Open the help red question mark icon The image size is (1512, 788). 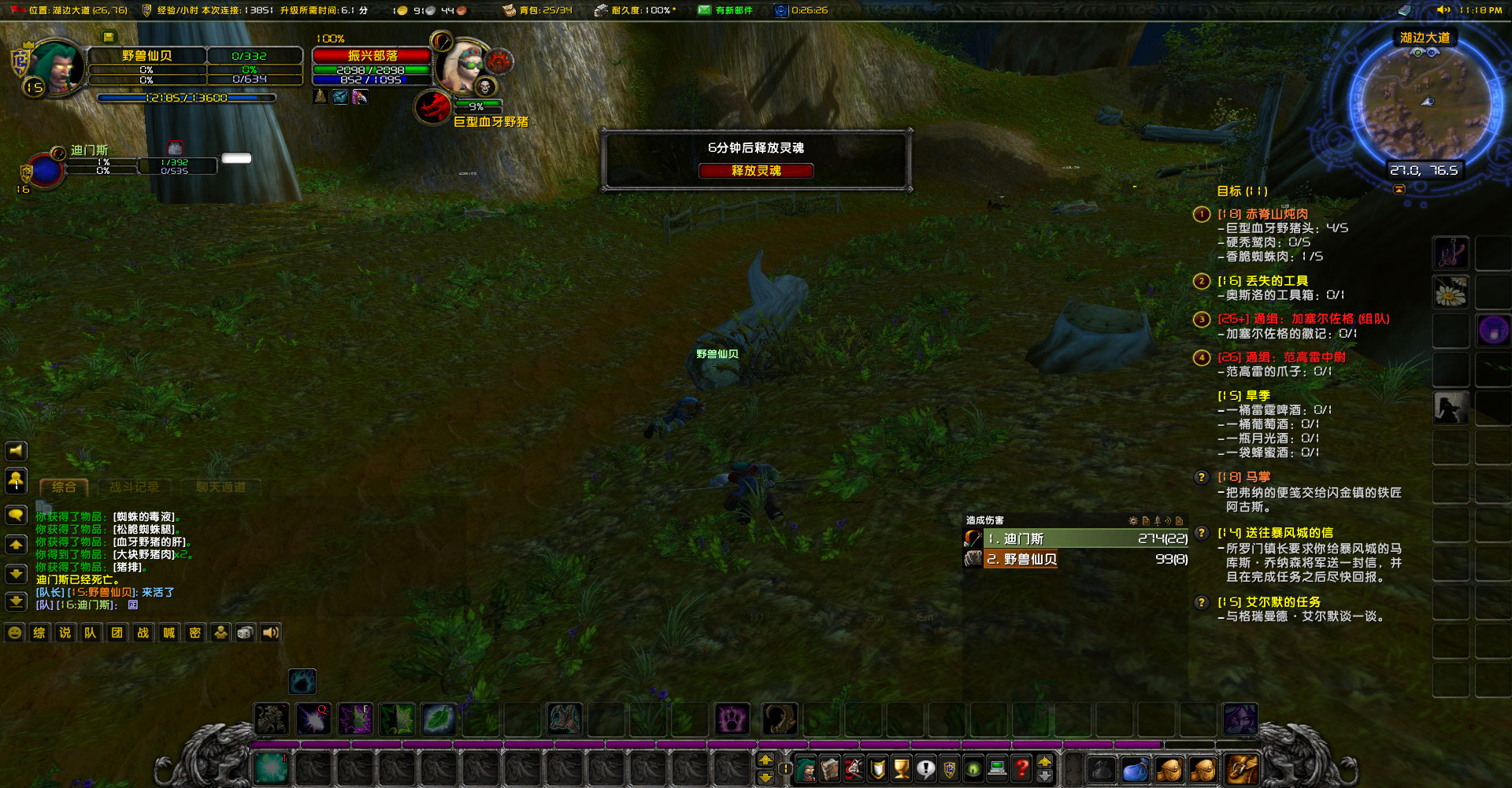click(x=1021, y=768)
